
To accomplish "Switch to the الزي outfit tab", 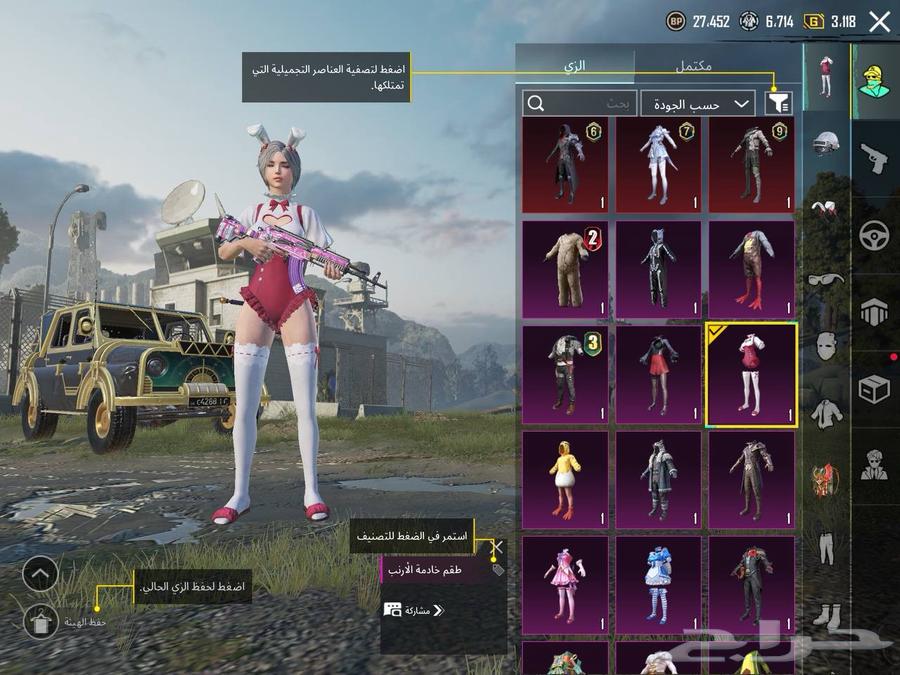I will 575,66.
